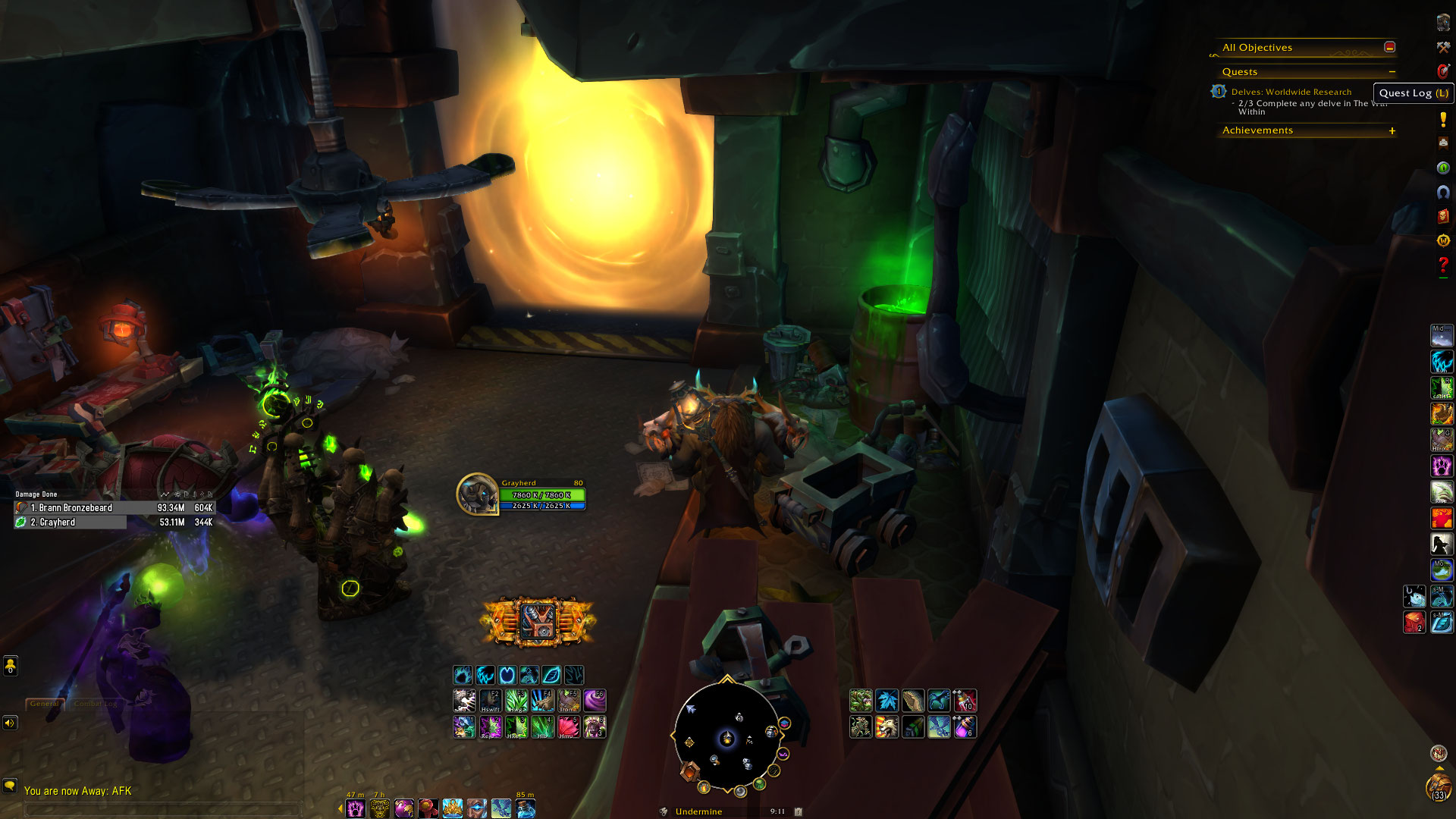Expand the Achievements section
Viewport: 1456px width, 819px height.
tap(1392, 130)
